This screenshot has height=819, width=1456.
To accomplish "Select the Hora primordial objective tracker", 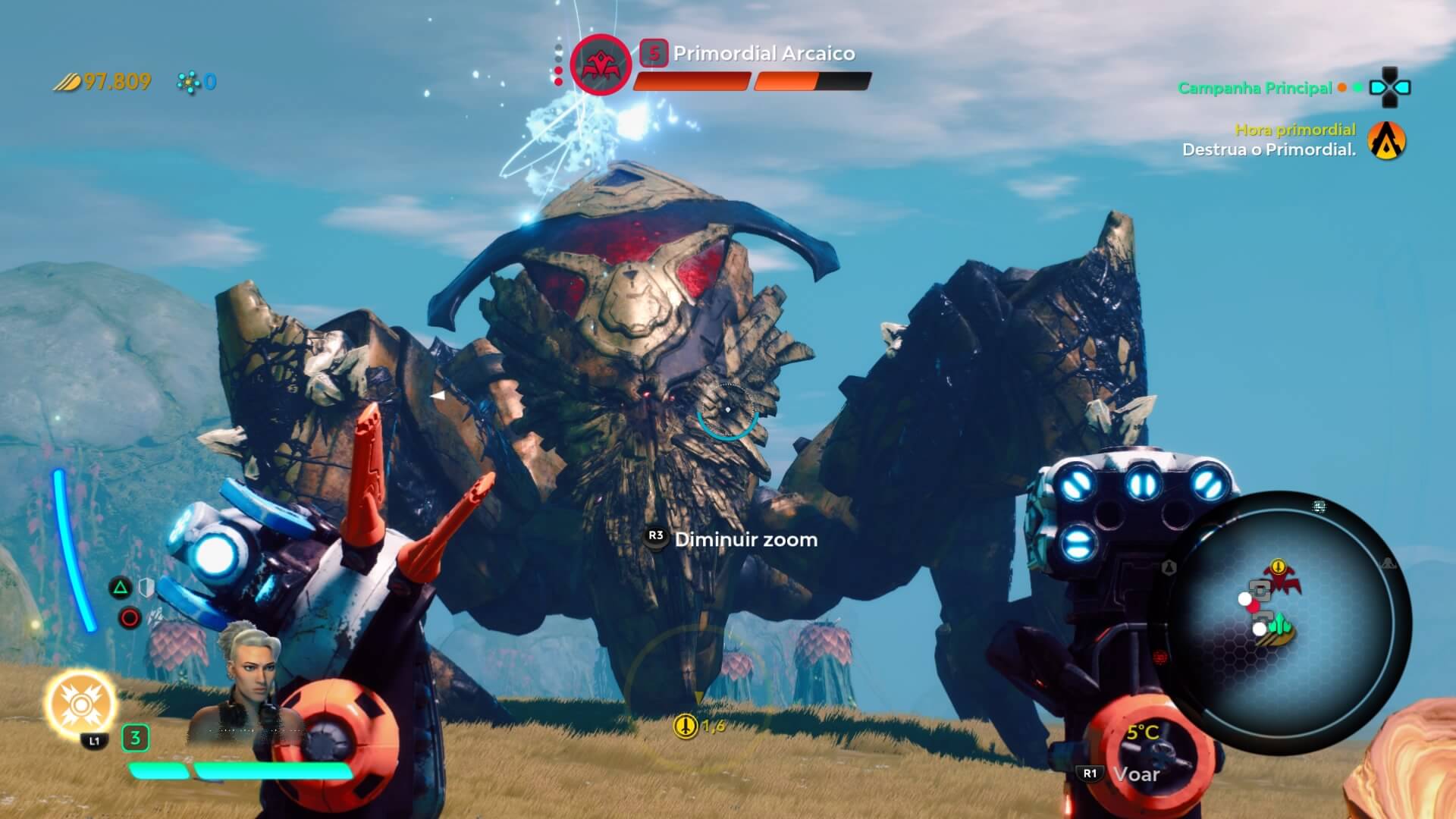I will 1294,130.
